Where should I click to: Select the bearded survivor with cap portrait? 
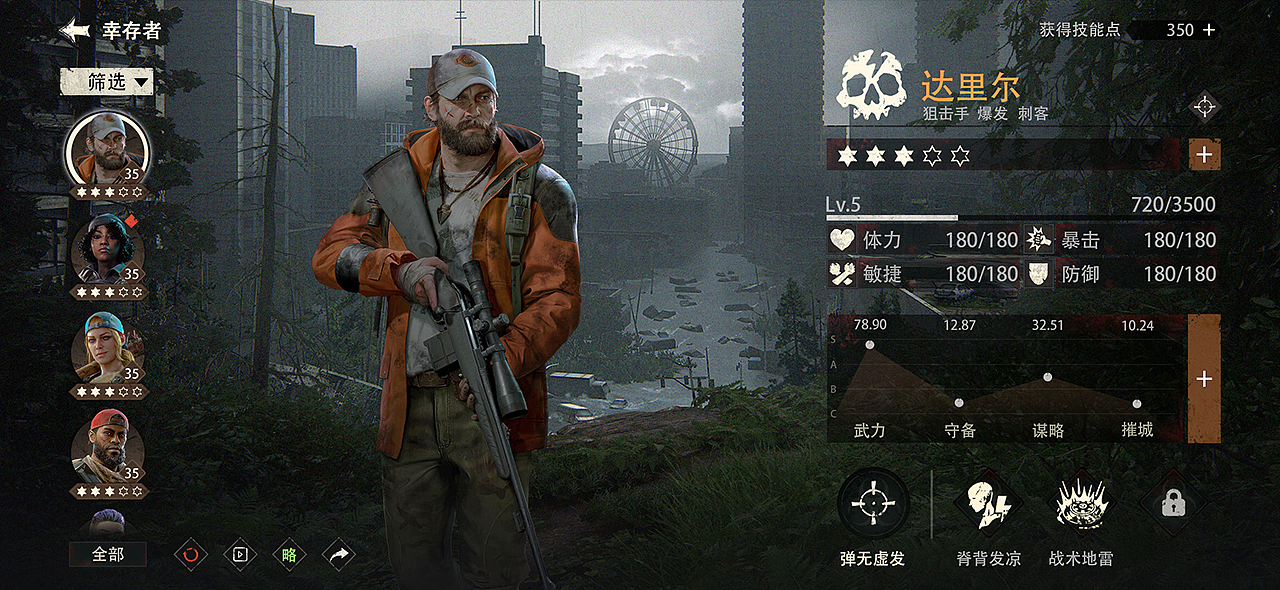(x=107, y=152)
